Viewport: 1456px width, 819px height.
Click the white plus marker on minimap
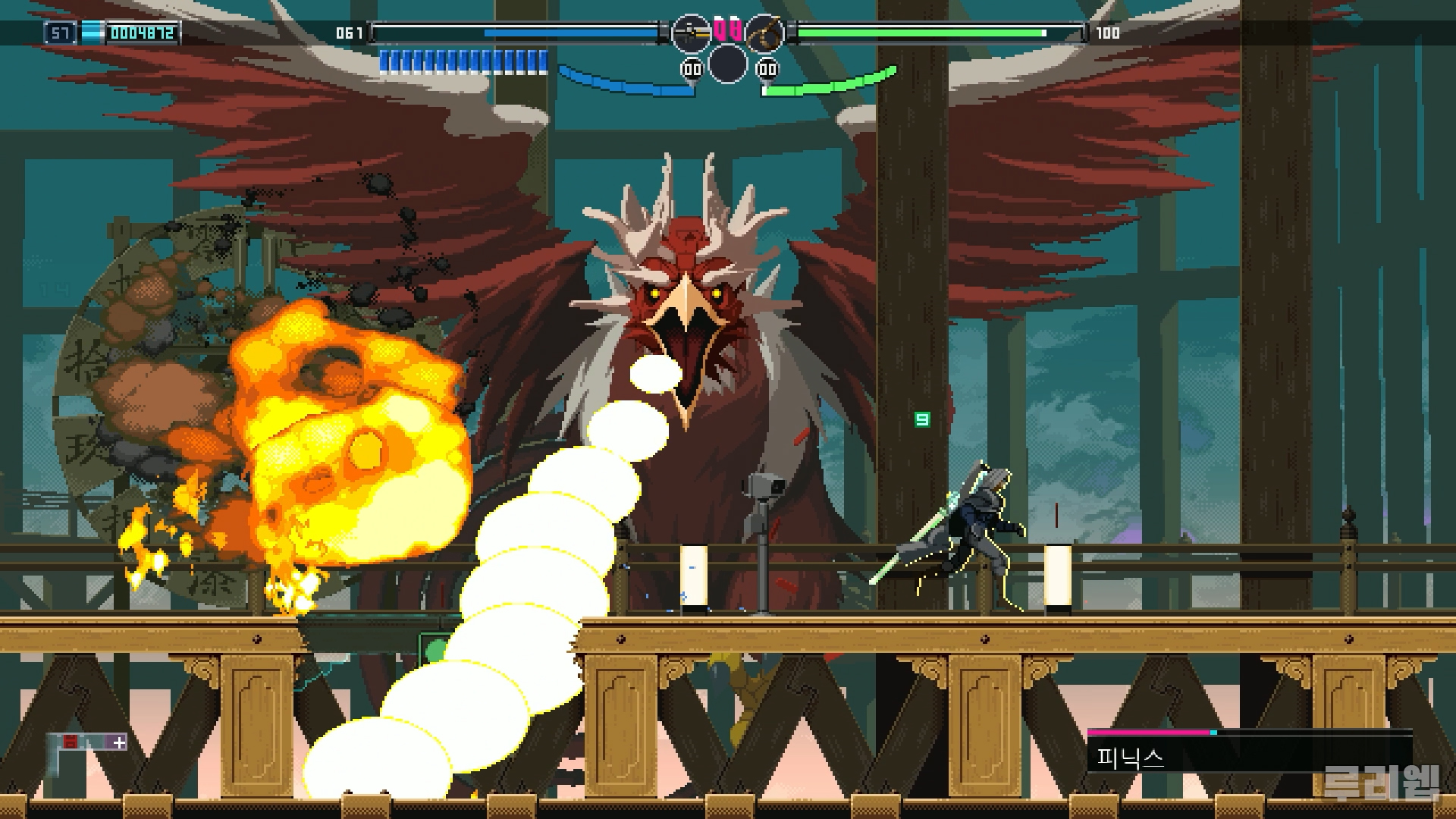click(119, 742)
